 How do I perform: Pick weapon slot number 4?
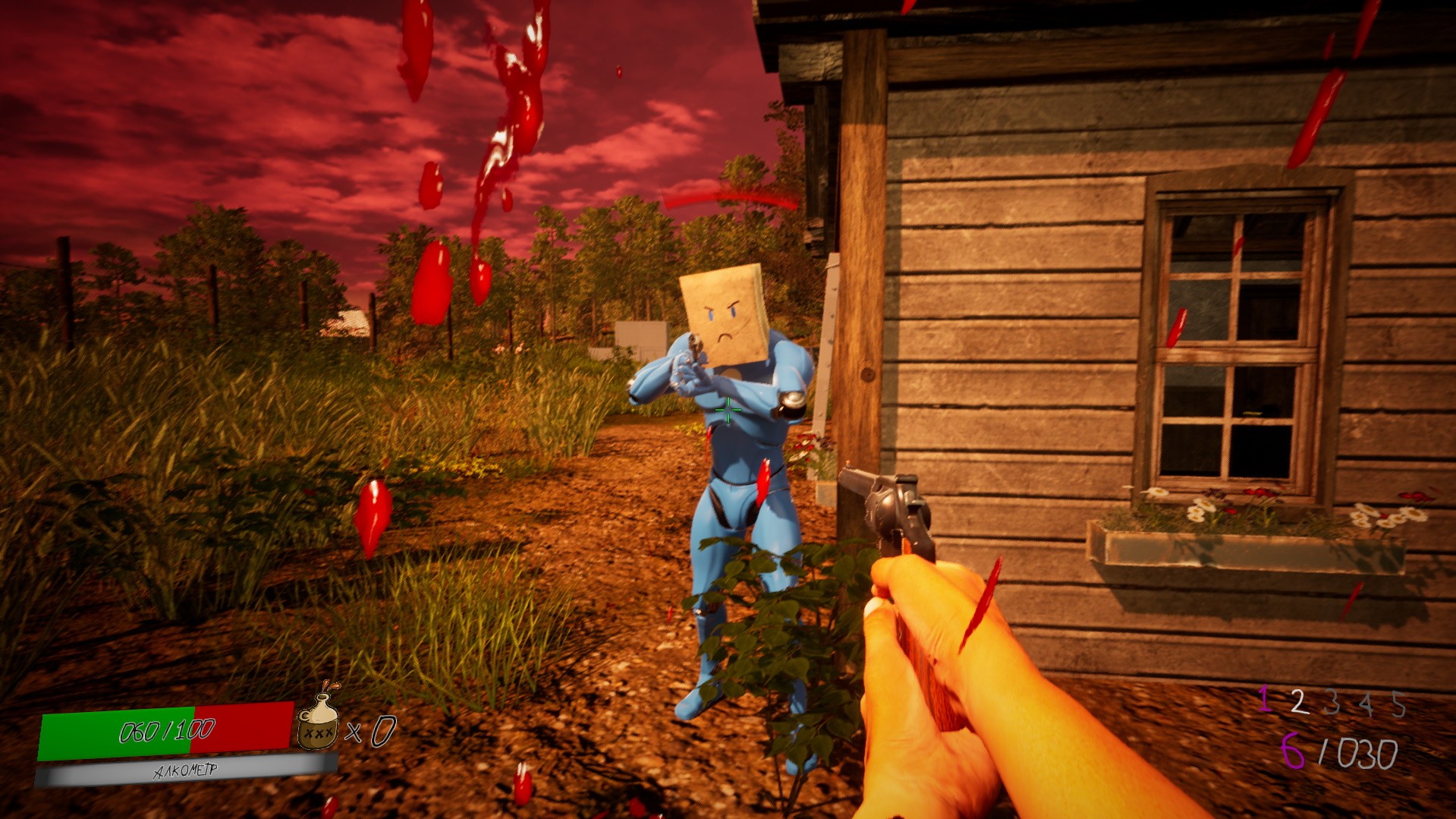[x=1366, y=704]
